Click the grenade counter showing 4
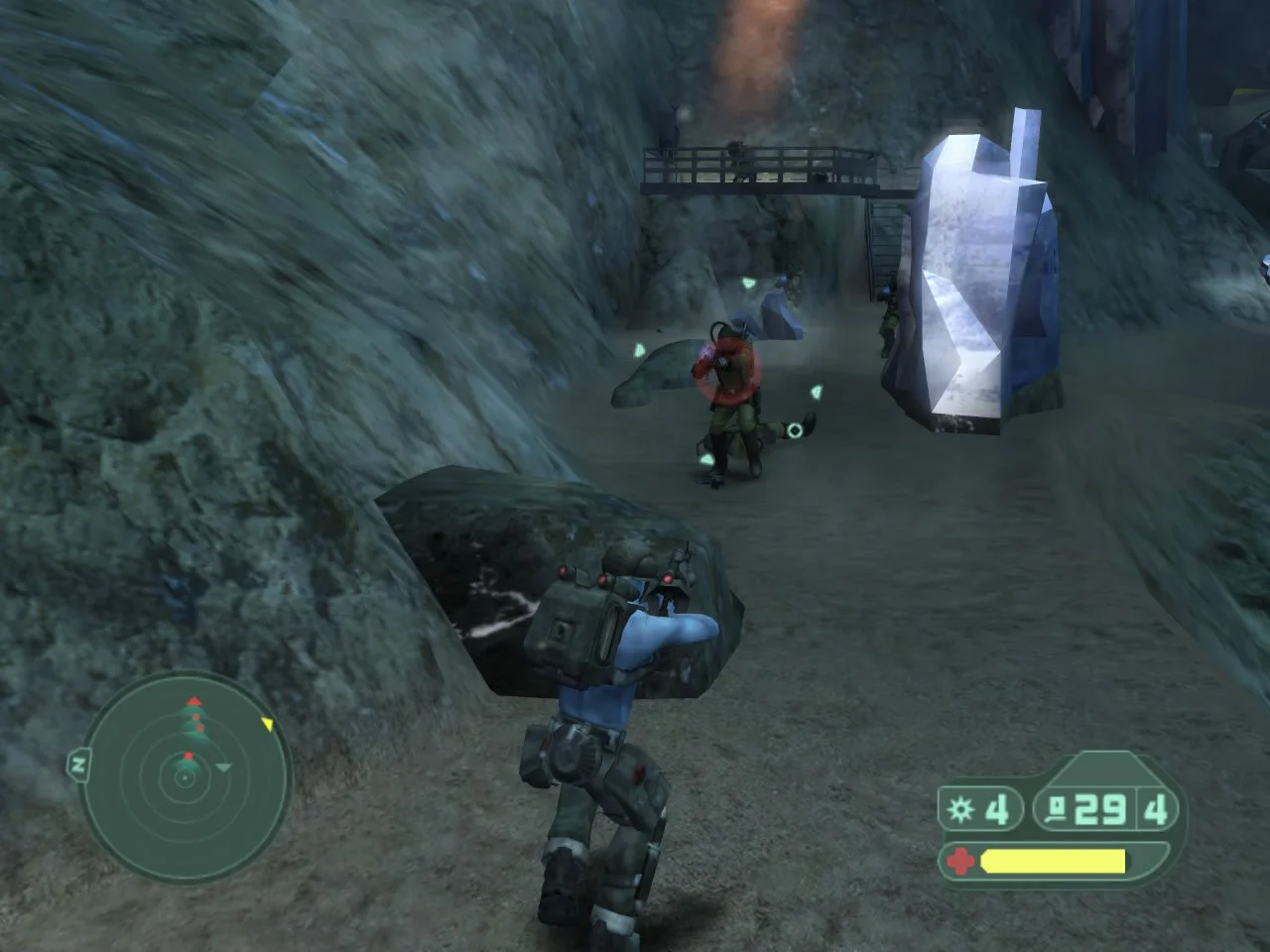The height and width of the screenshot is (952, 1270). pyautogui.click(x=997, y=808)
